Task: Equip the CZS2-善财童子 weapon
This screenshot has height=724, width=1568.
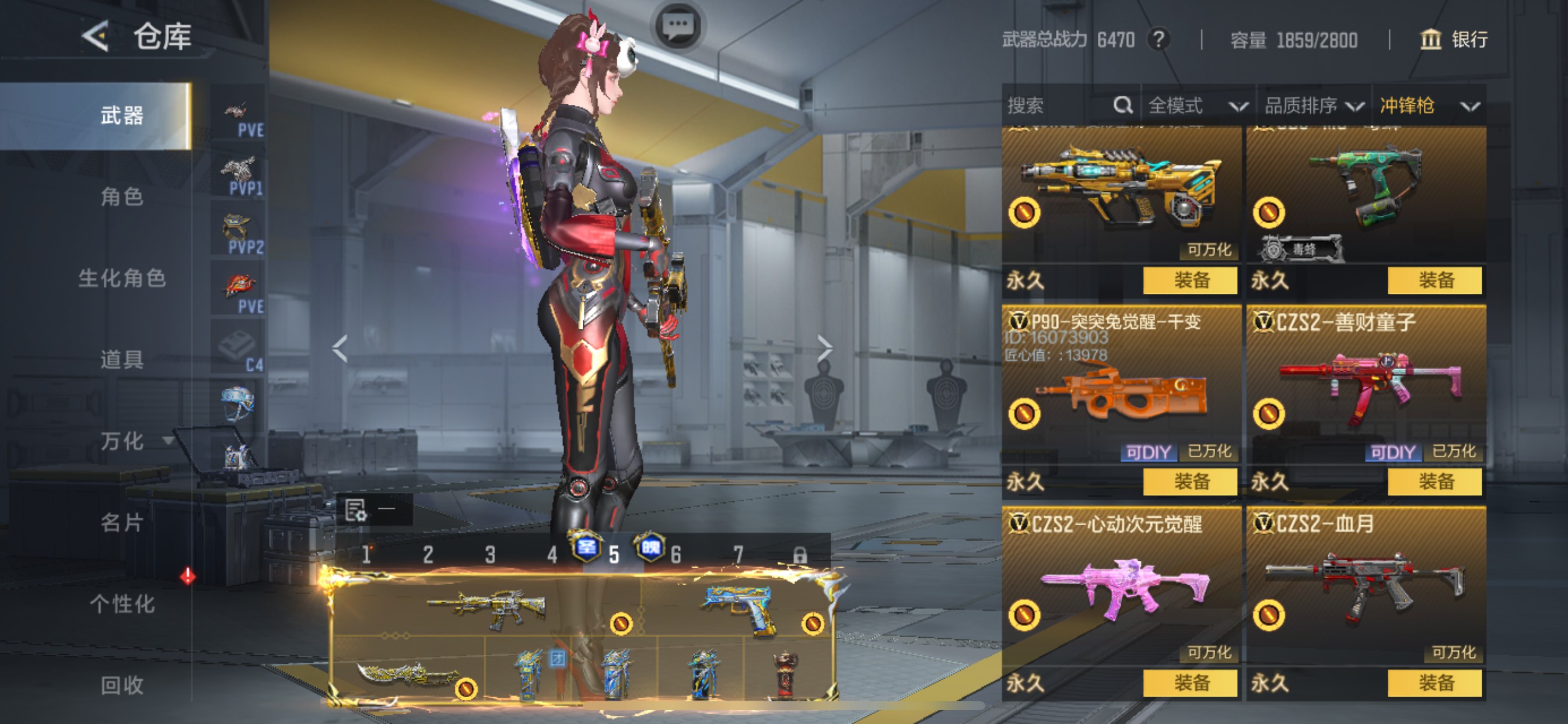Action: [x=1434, y=482]
